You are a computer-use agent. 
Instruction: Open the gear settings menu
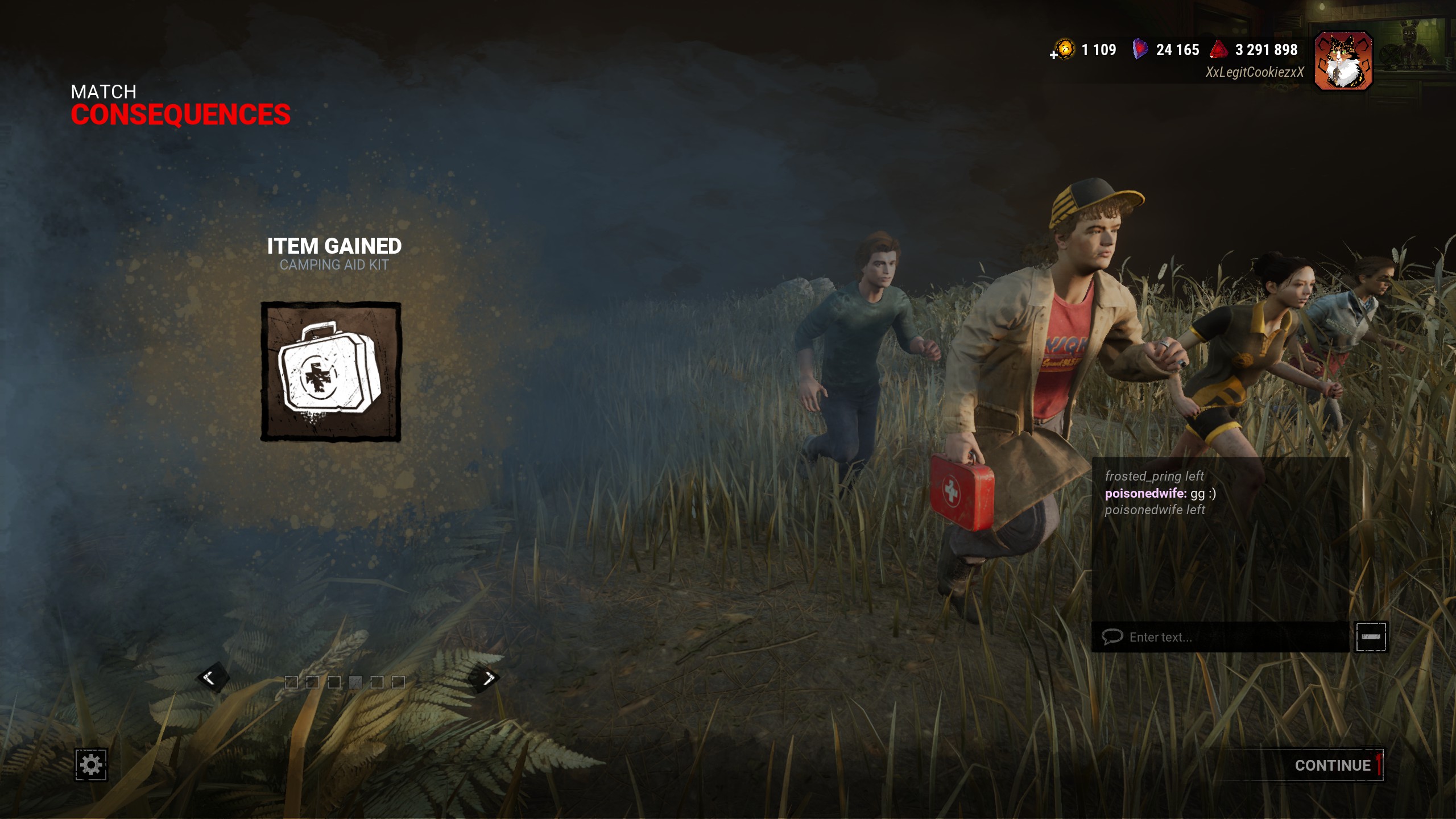tap(91, 764)
